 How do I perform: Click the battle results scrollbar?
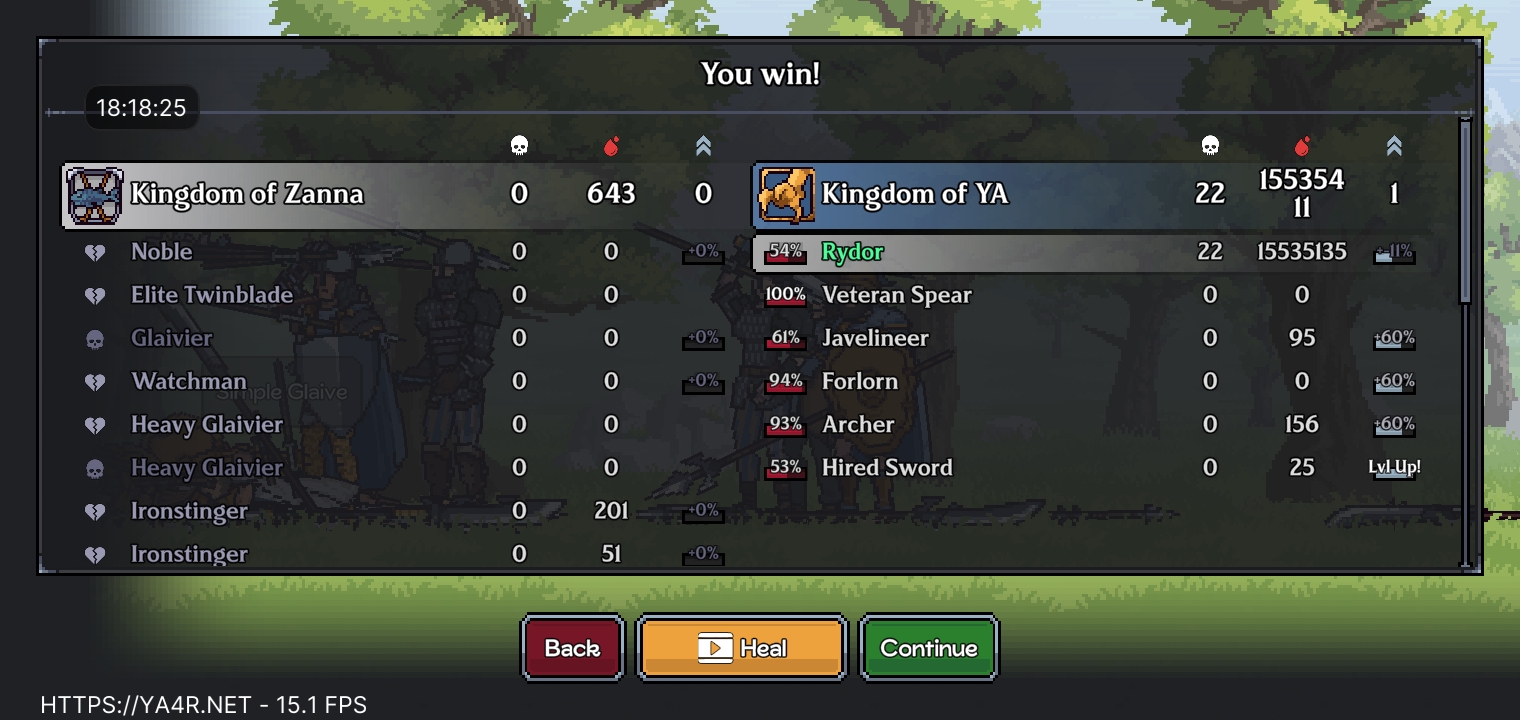click(1466, 210)
